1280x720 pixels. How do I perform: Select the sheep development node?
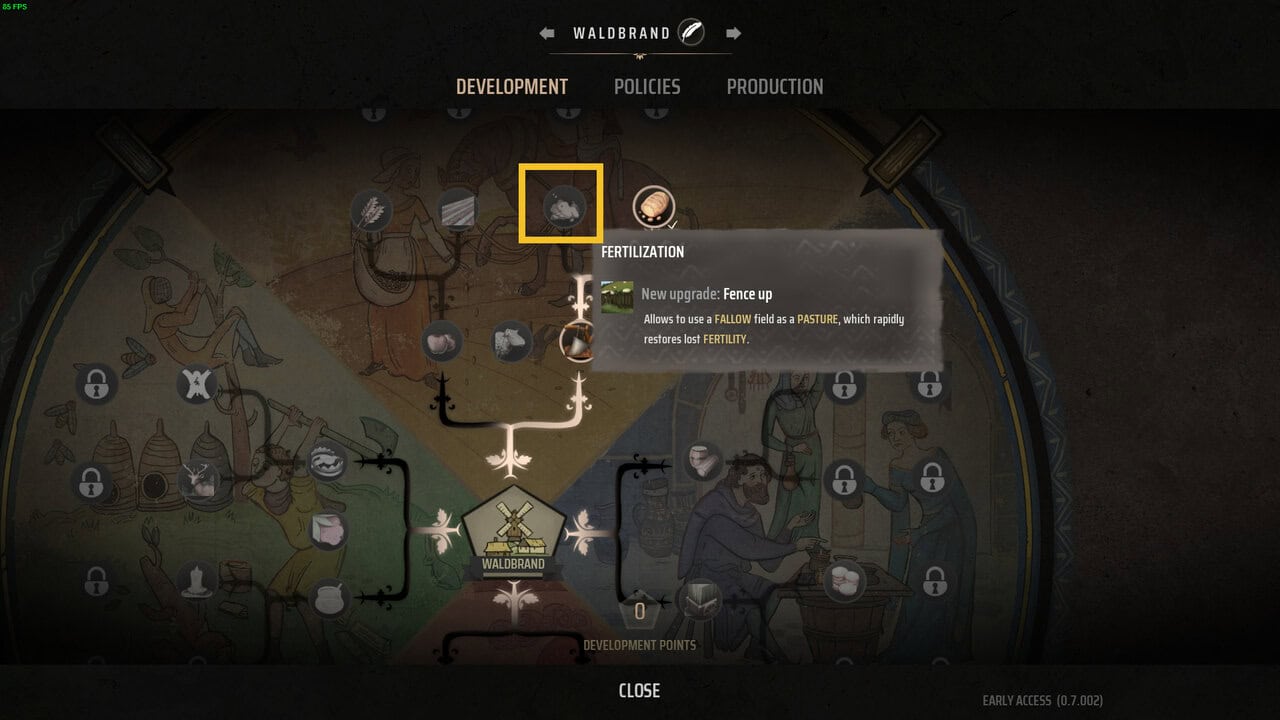pyautogui.click(x=511, y=341)
